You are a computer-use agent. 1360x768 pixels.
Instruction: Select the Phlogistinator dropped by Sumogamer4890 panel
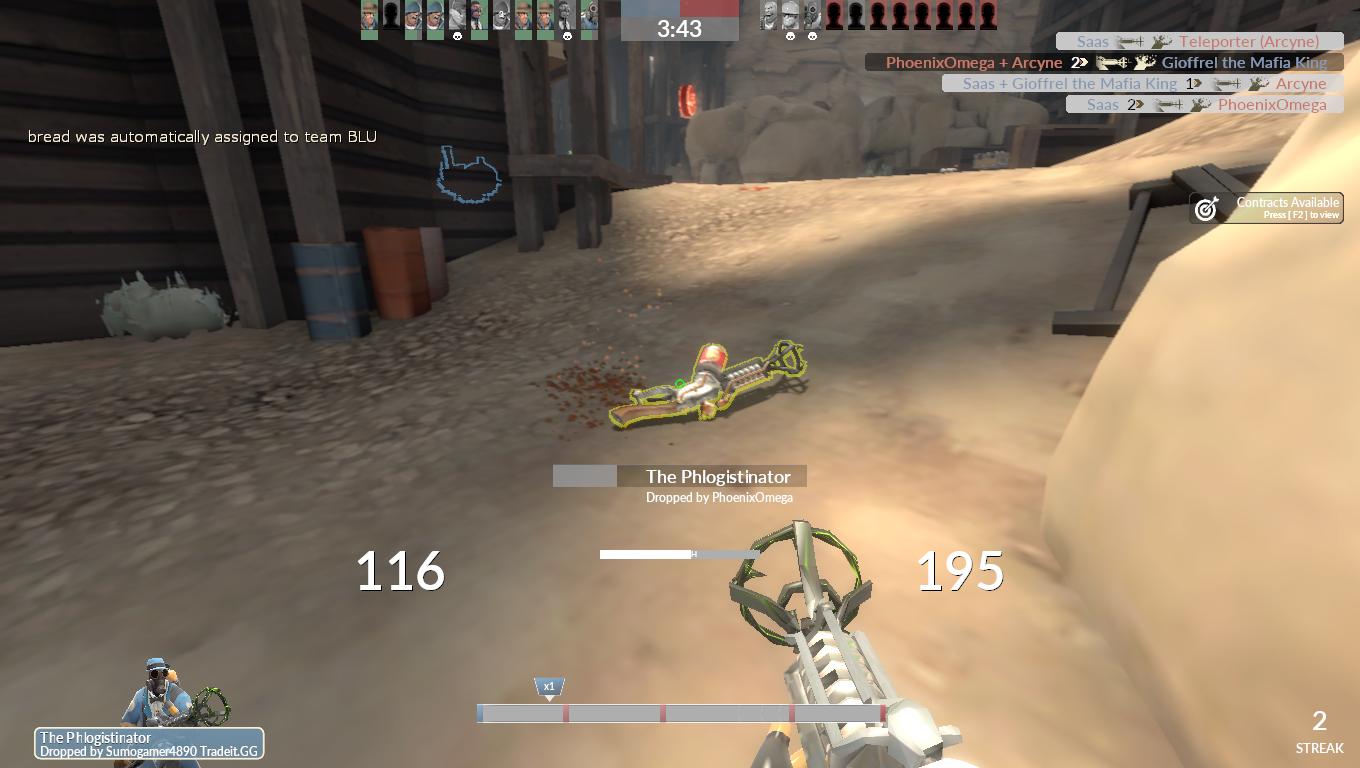click(x=149, y=744)
